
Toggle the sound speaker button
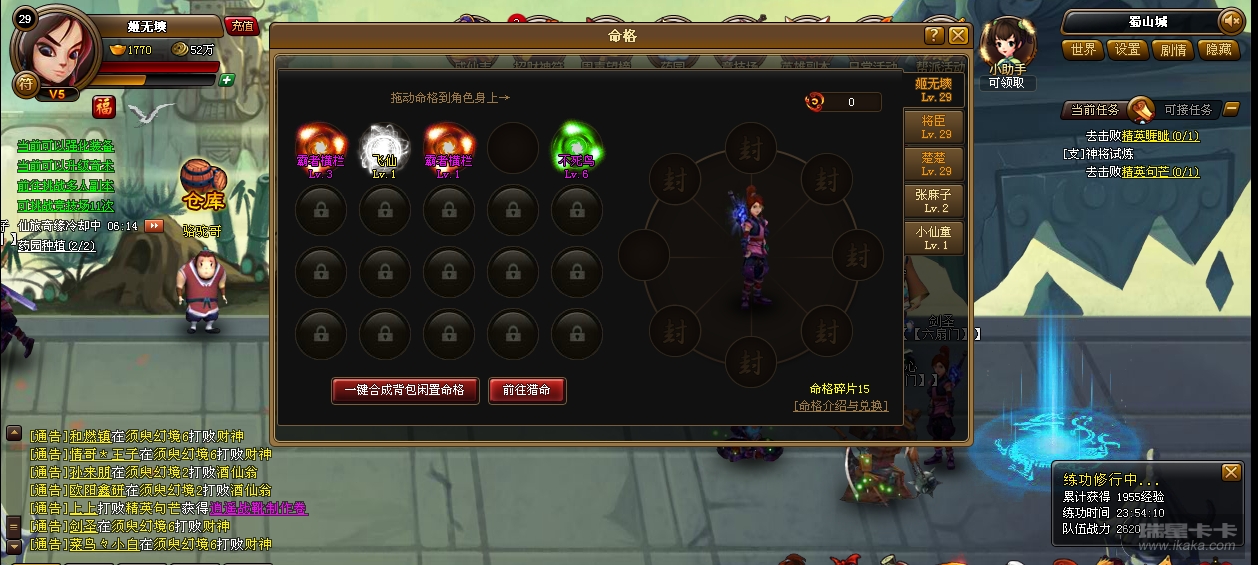coord(1229,21)
